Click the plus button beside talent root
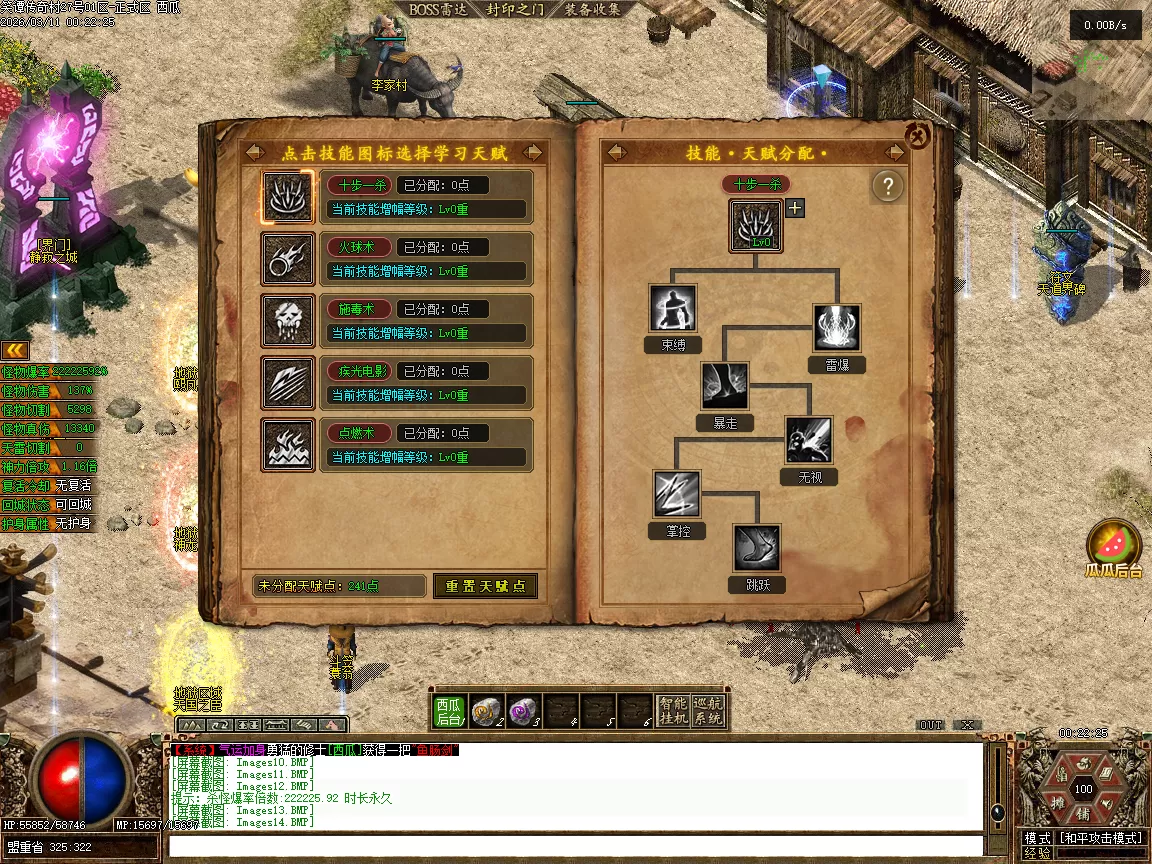The width and height of the screenshot is (1152, 864). (795, 208)
